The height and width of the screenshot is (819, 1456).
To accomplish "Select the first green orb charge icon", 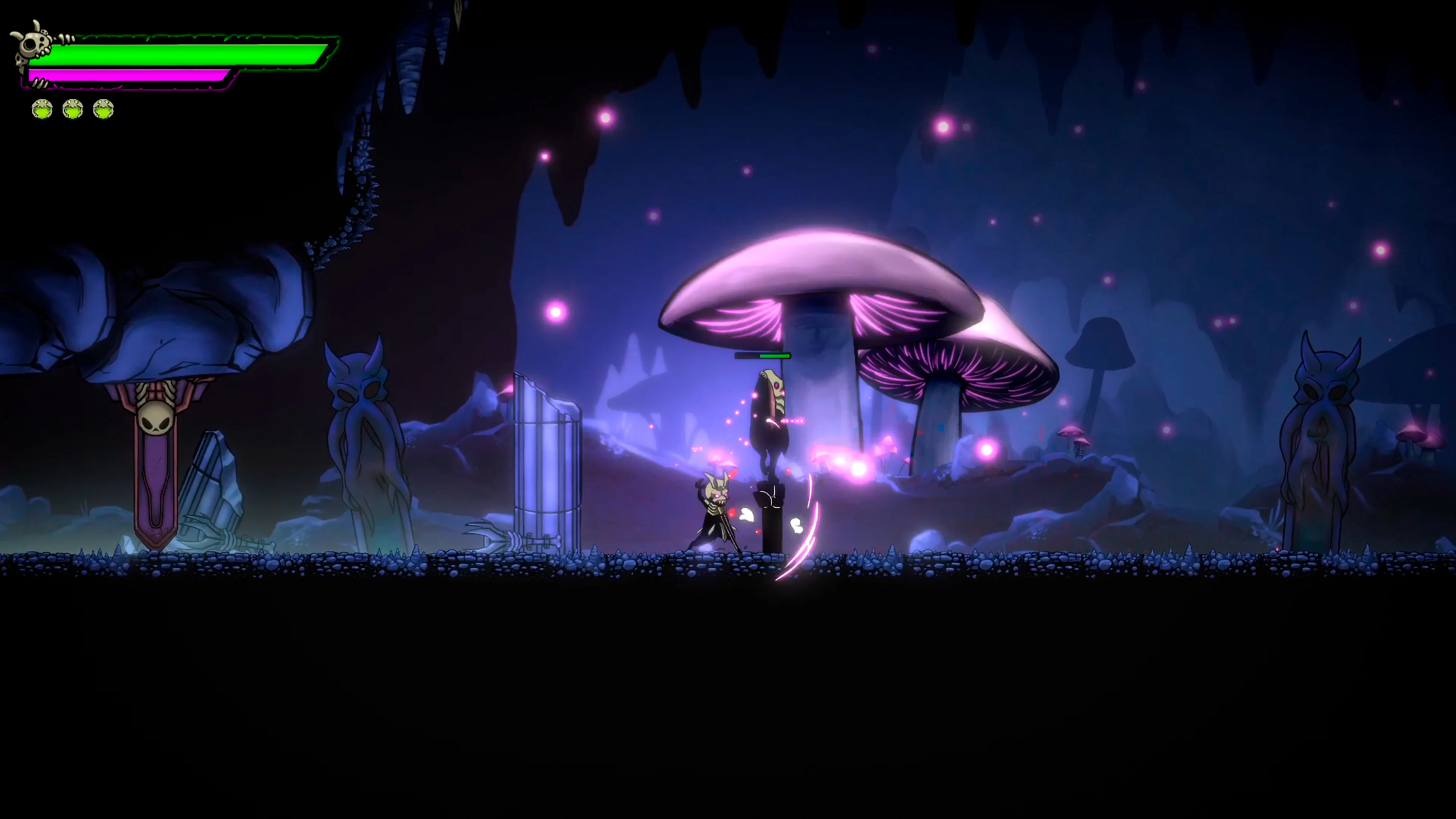I will (x=41, y=109).
